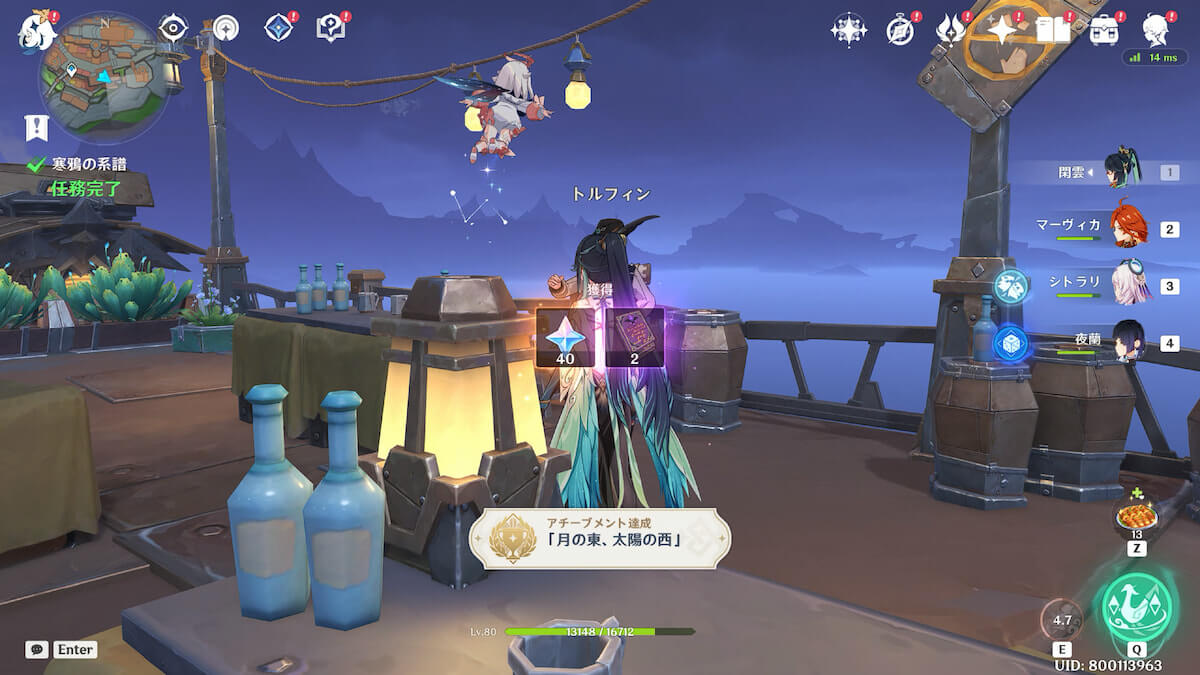
Task: Open the chat speech bubble
Action: click(x=37, y=649)
